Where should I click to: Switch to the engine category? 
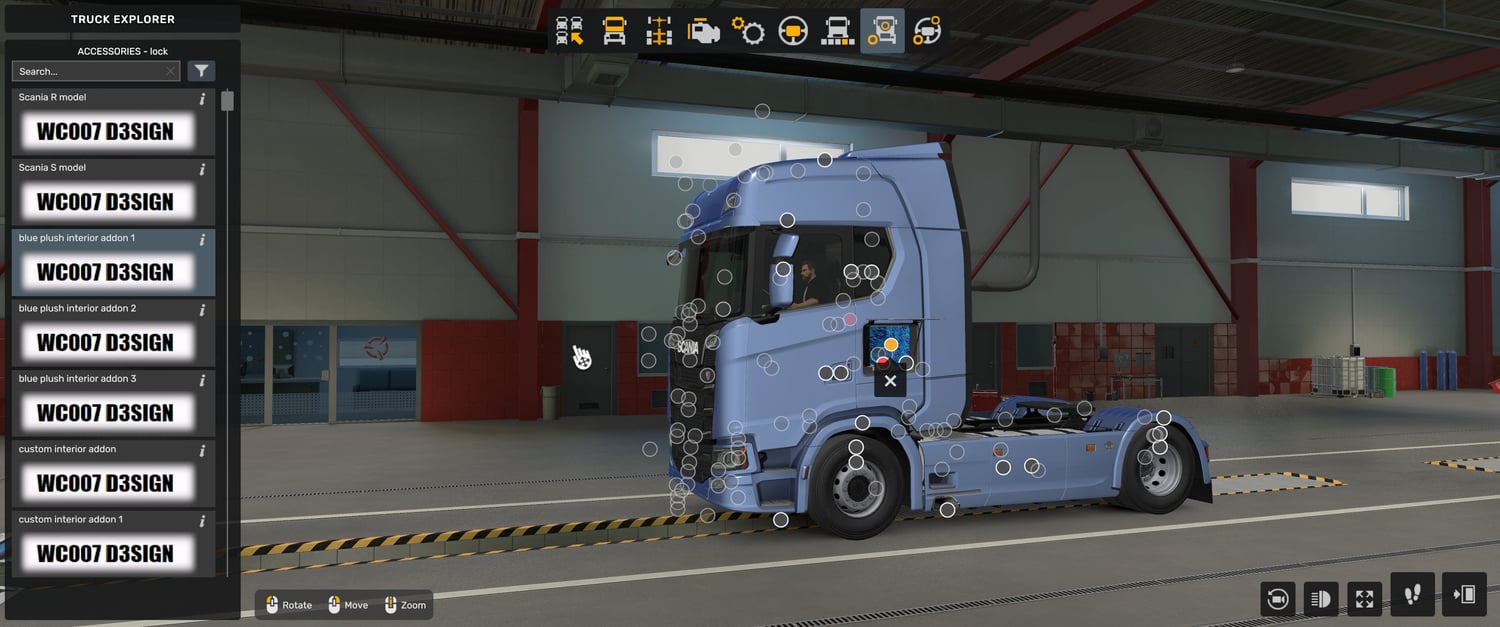point(703,31)
